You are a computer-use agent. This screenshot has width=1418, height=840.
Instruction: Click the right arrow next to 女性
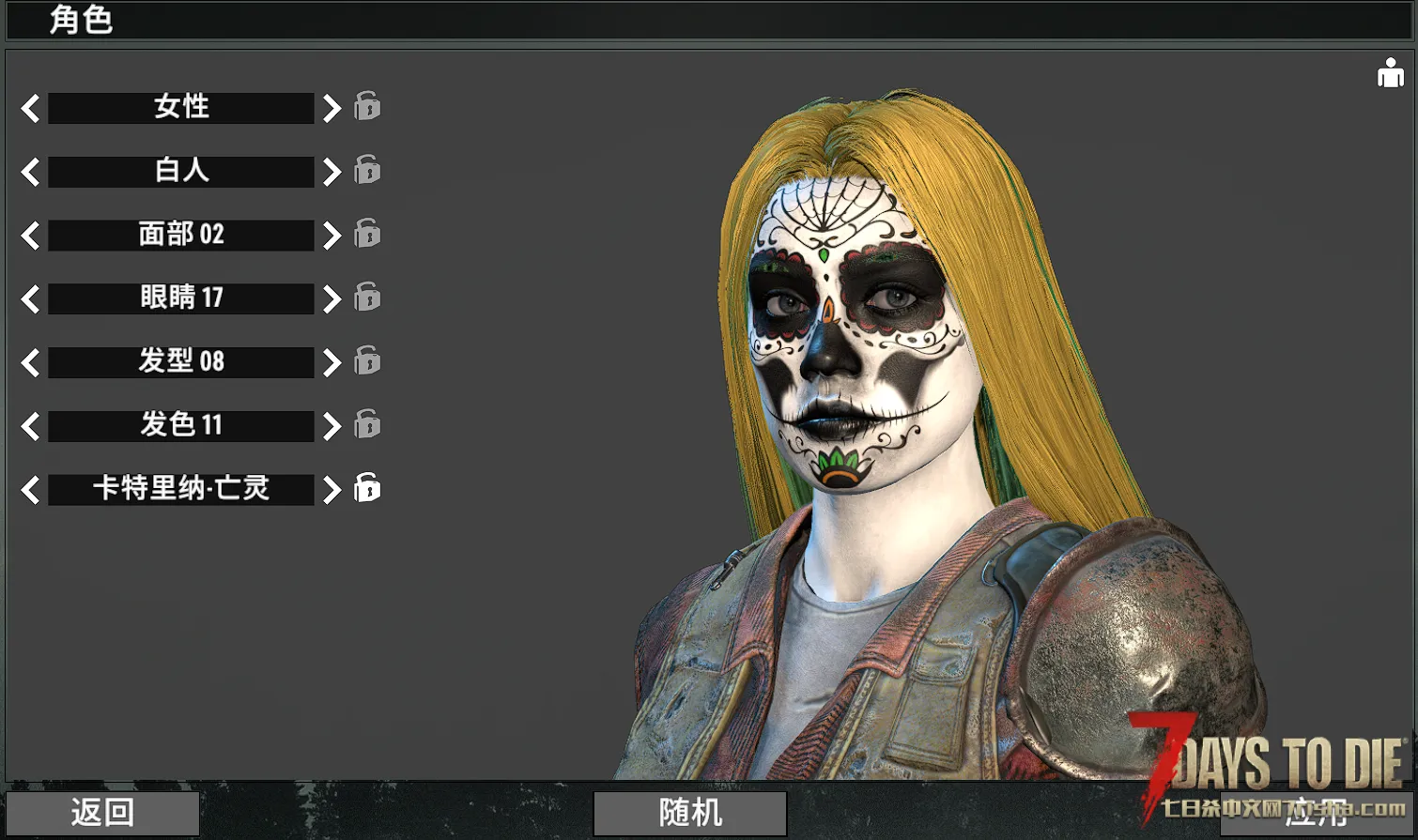331,108
